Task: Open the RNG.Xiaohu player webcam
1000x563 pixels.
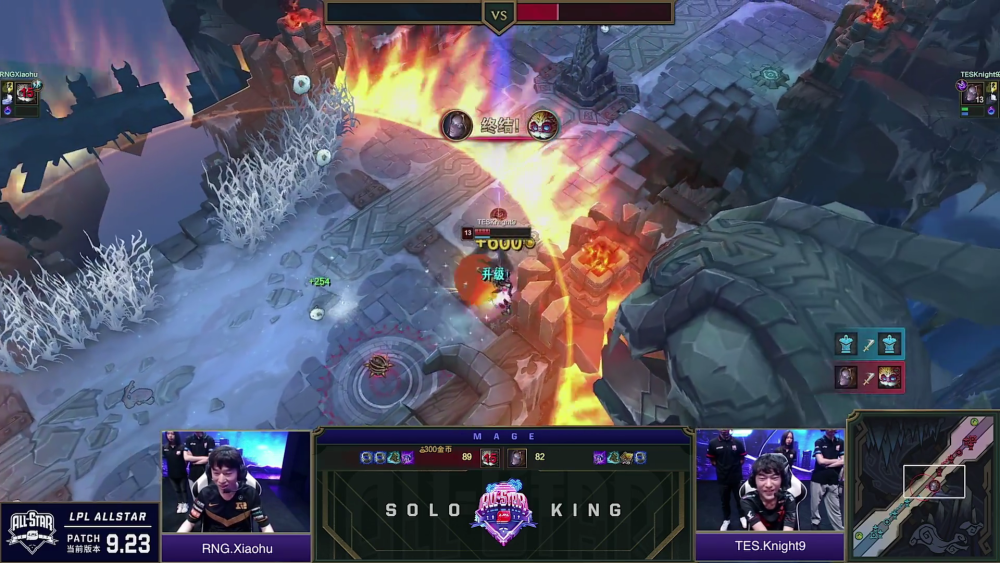Action: click(x=236, y=482)
